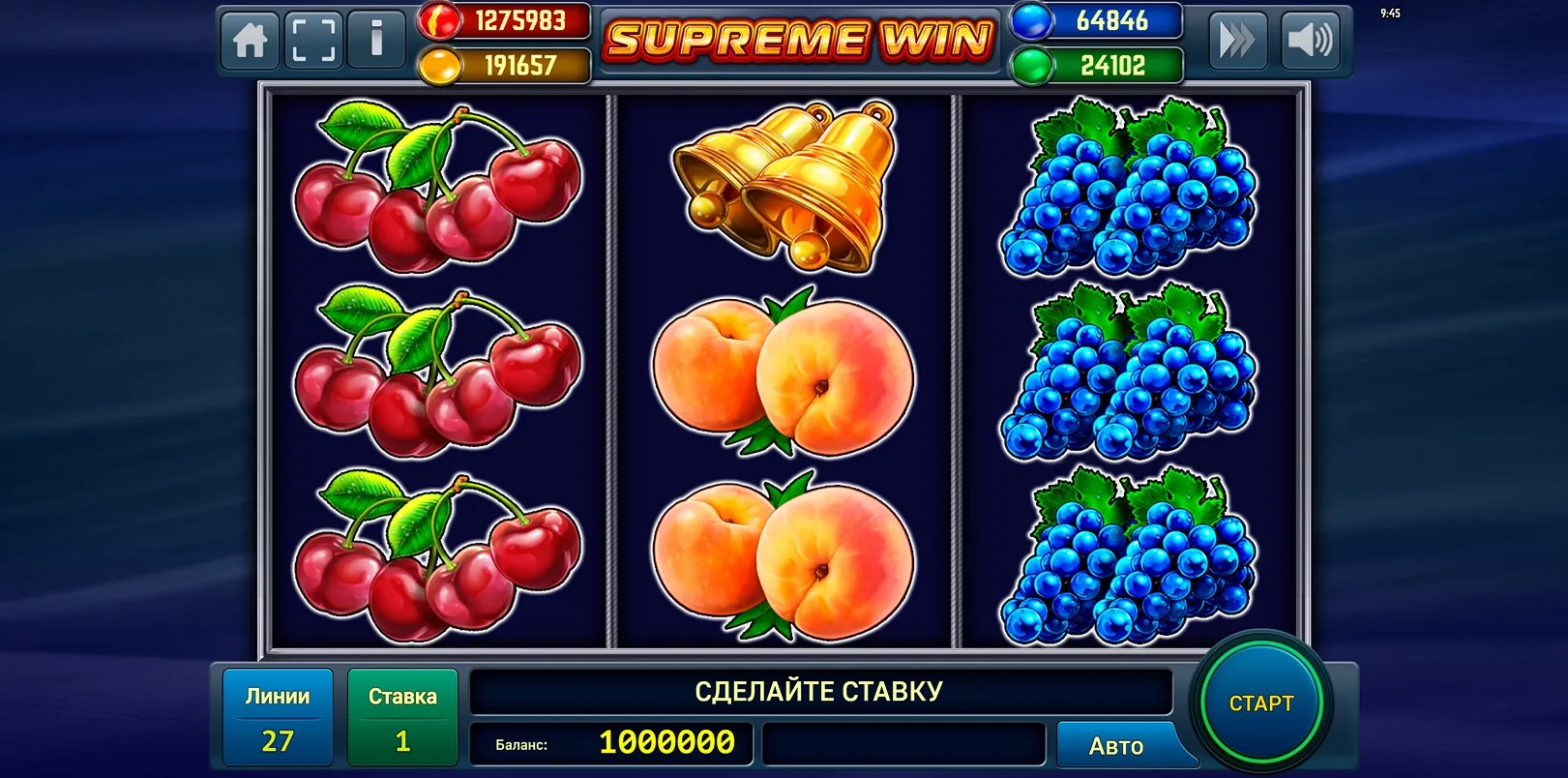1568x778 pixels.
Task: Open the Ставка bet selector
Action: click(x=402, y=716)
